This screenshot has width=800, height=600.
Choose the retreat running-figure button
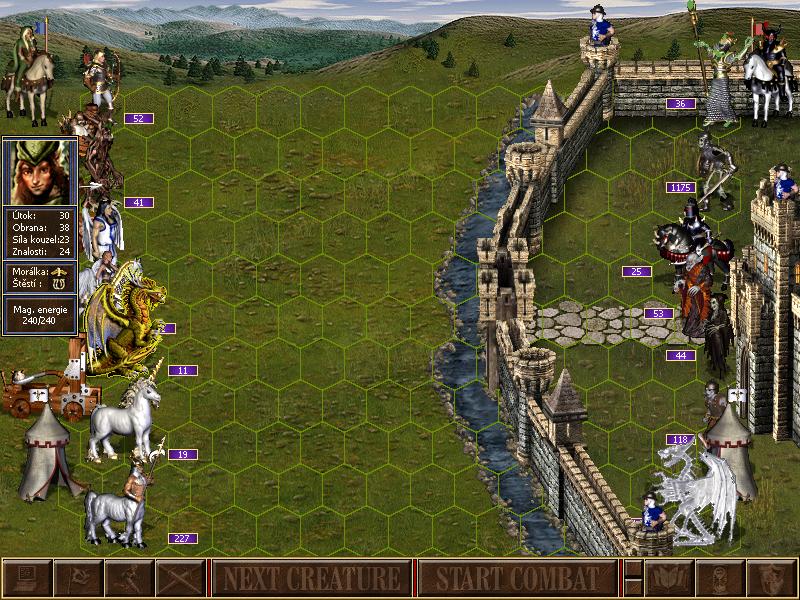(x=128, y=578)
